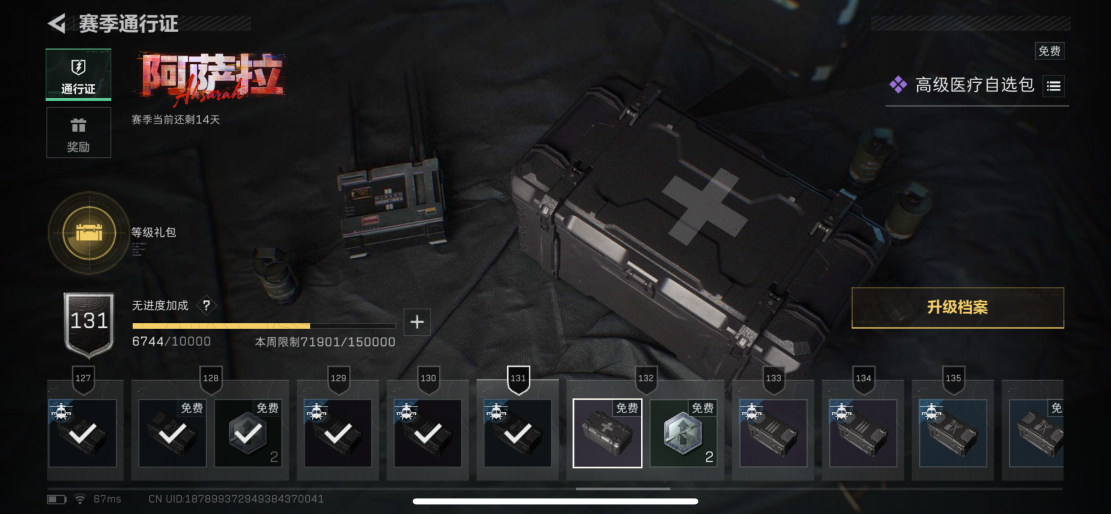The height and width of the screenshot is (514, 1111).
Task: Open the list icon beside 高级医疗自选包
Action: point(1053,86)
